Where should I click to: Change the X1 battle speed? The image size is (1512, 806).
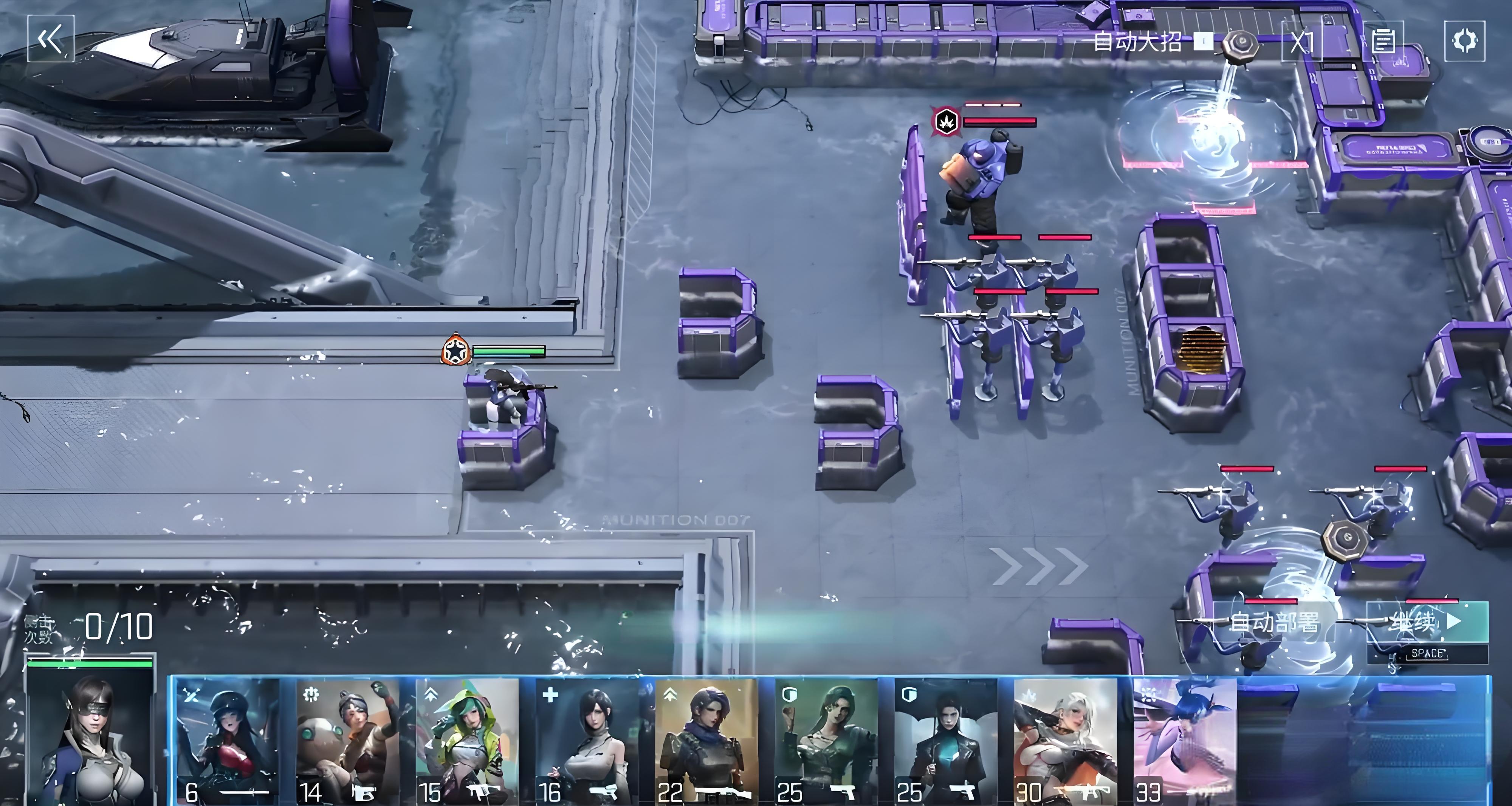[1301, 42]
